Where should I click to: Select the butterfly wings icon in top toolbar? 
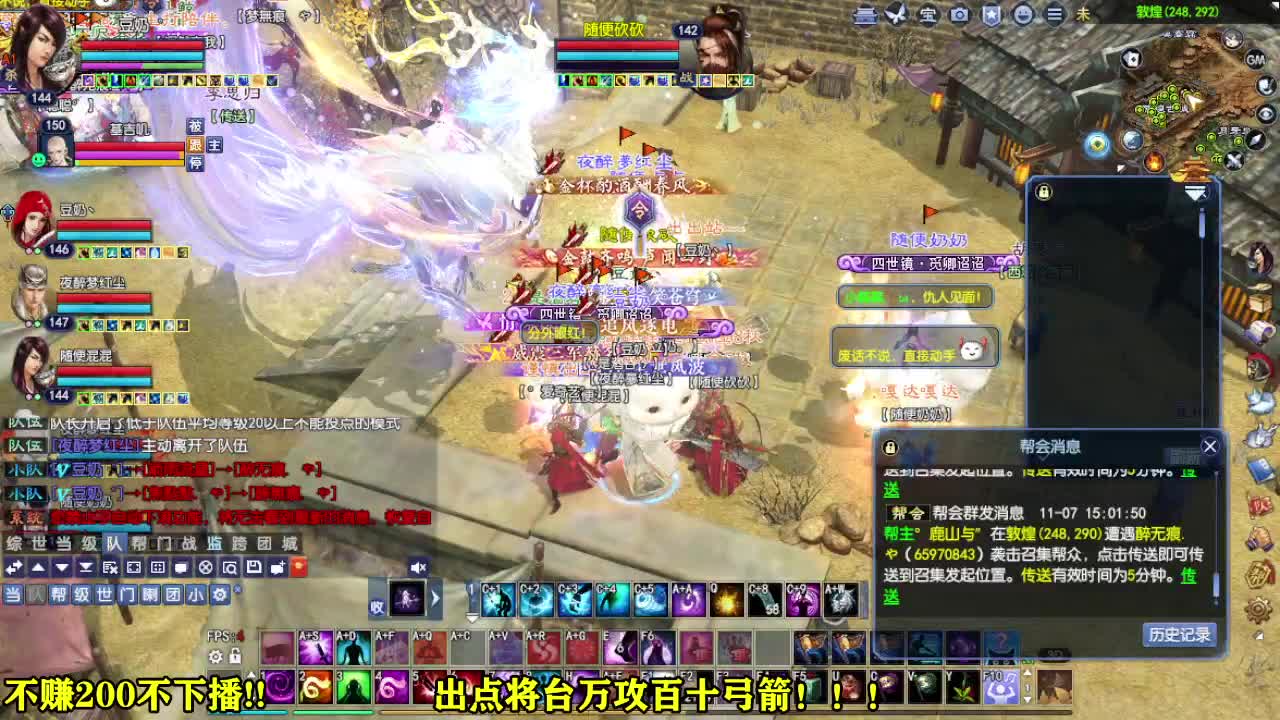(x=896, y=14)
